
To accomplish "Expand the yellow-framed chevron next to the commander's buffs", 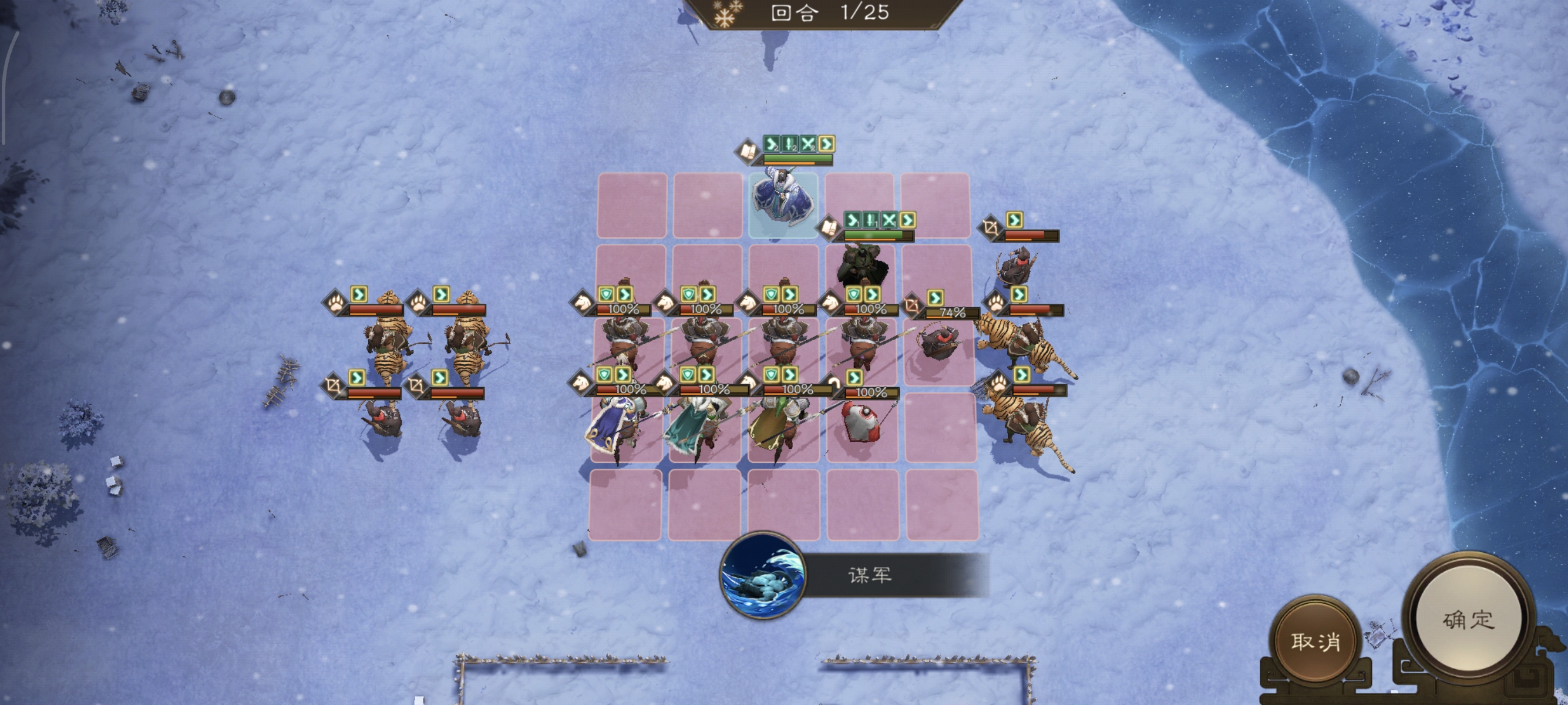I will (827, 145).
